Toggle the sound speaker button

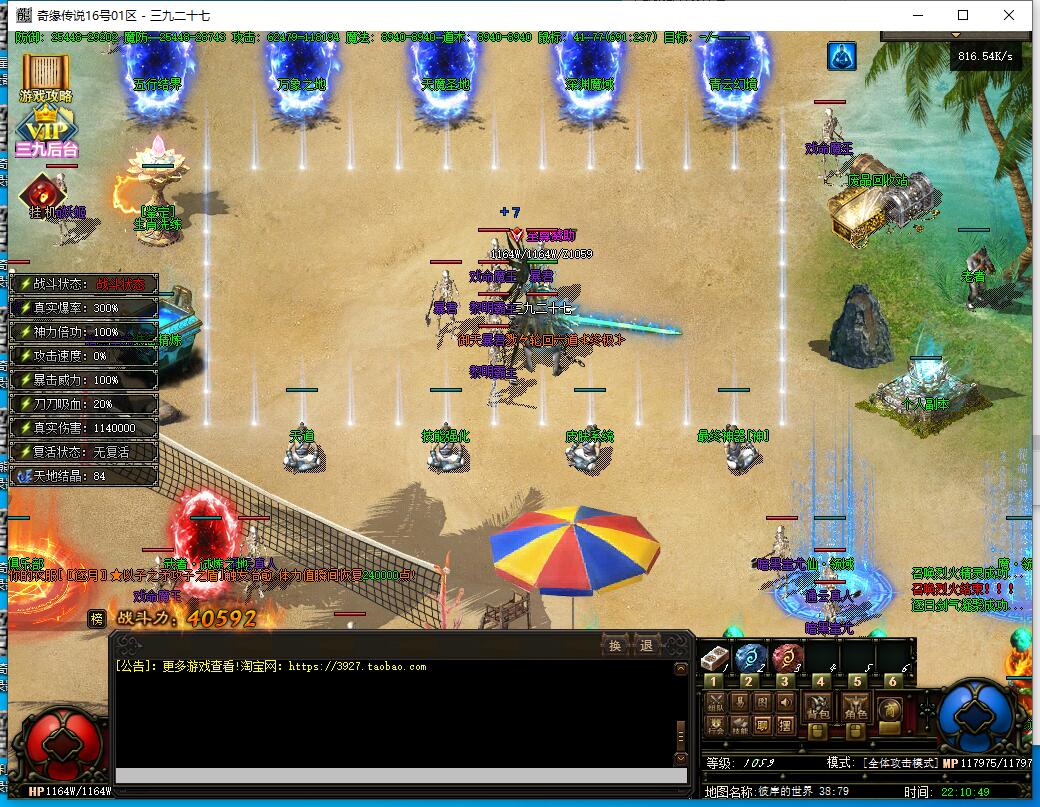click(x=785, y=704)
